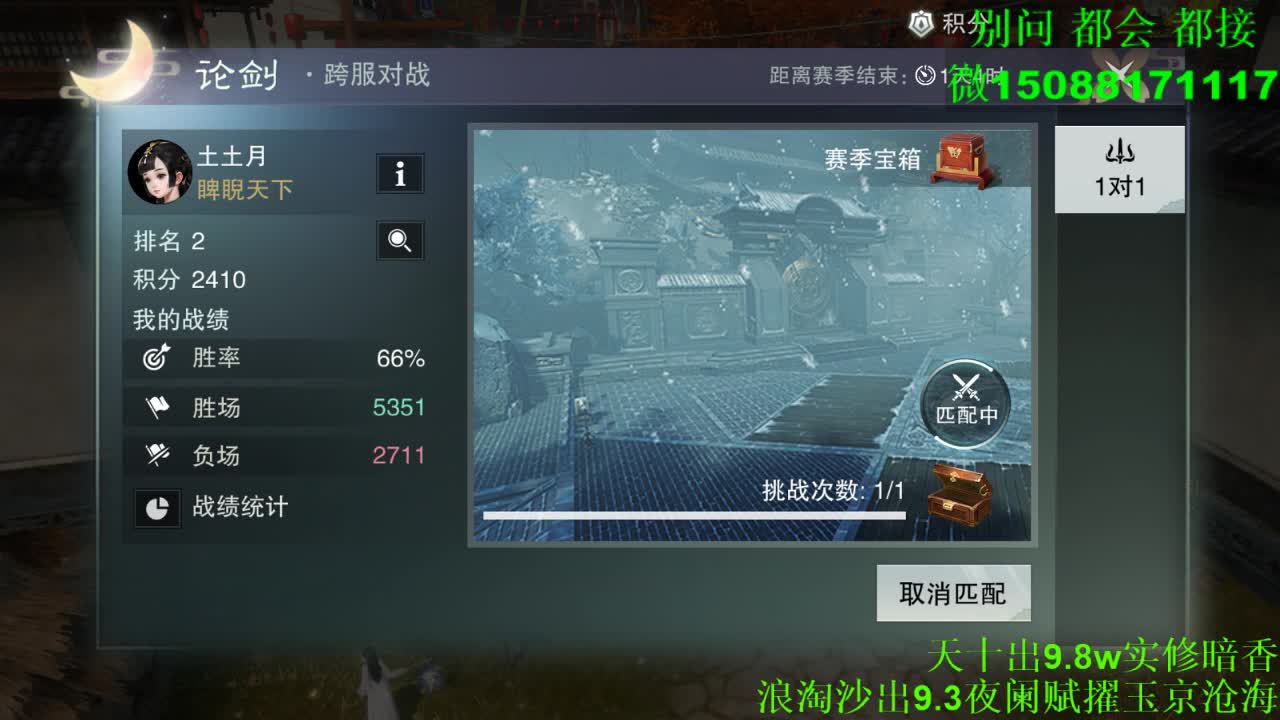Open player search via the magnifier icon
Screen dimensions: 1280x720
(x=399, y=241)
